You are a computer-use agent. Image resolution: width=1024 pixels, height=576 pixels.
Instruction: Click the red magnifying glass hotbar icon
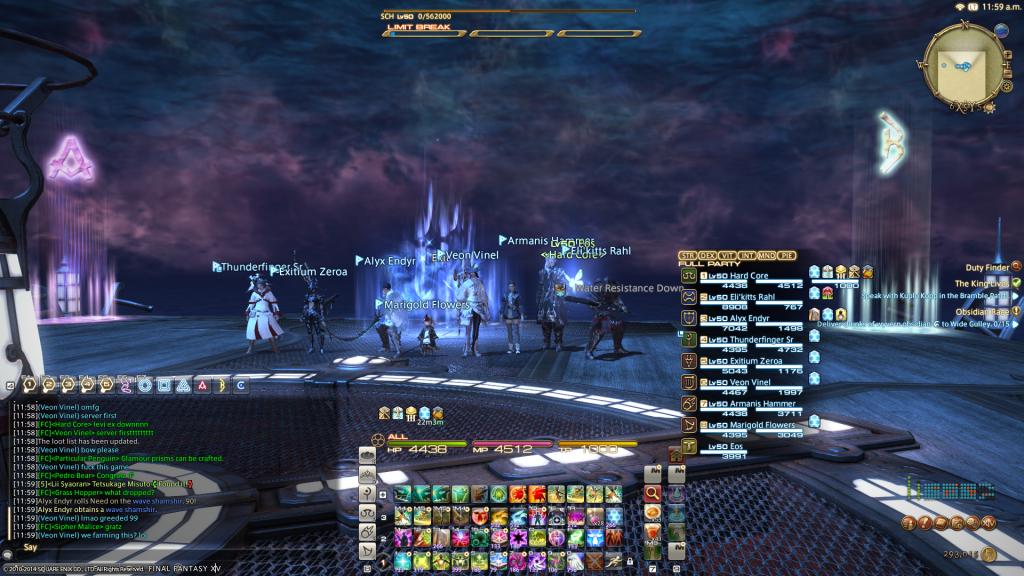[x=652, y=493]
